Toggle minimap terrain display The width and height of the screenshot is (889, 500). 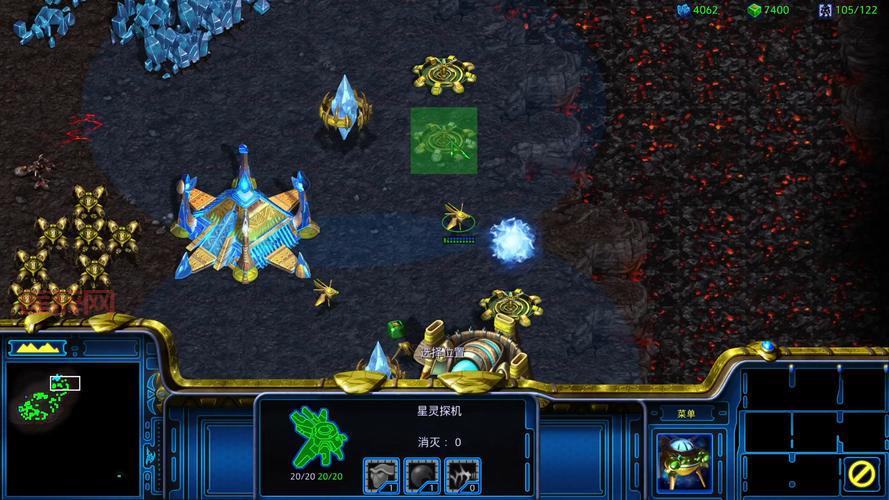(x=35, y=348)
